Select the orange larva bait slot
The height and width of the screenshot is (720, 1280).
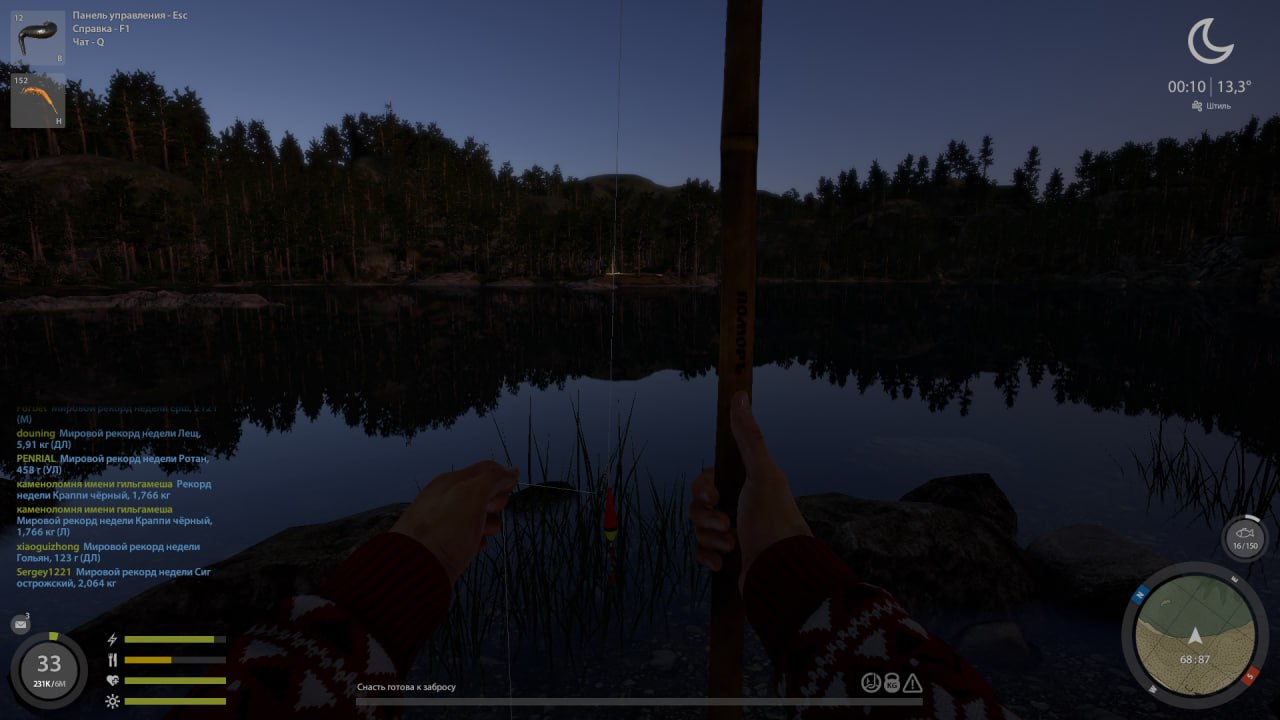38,100
